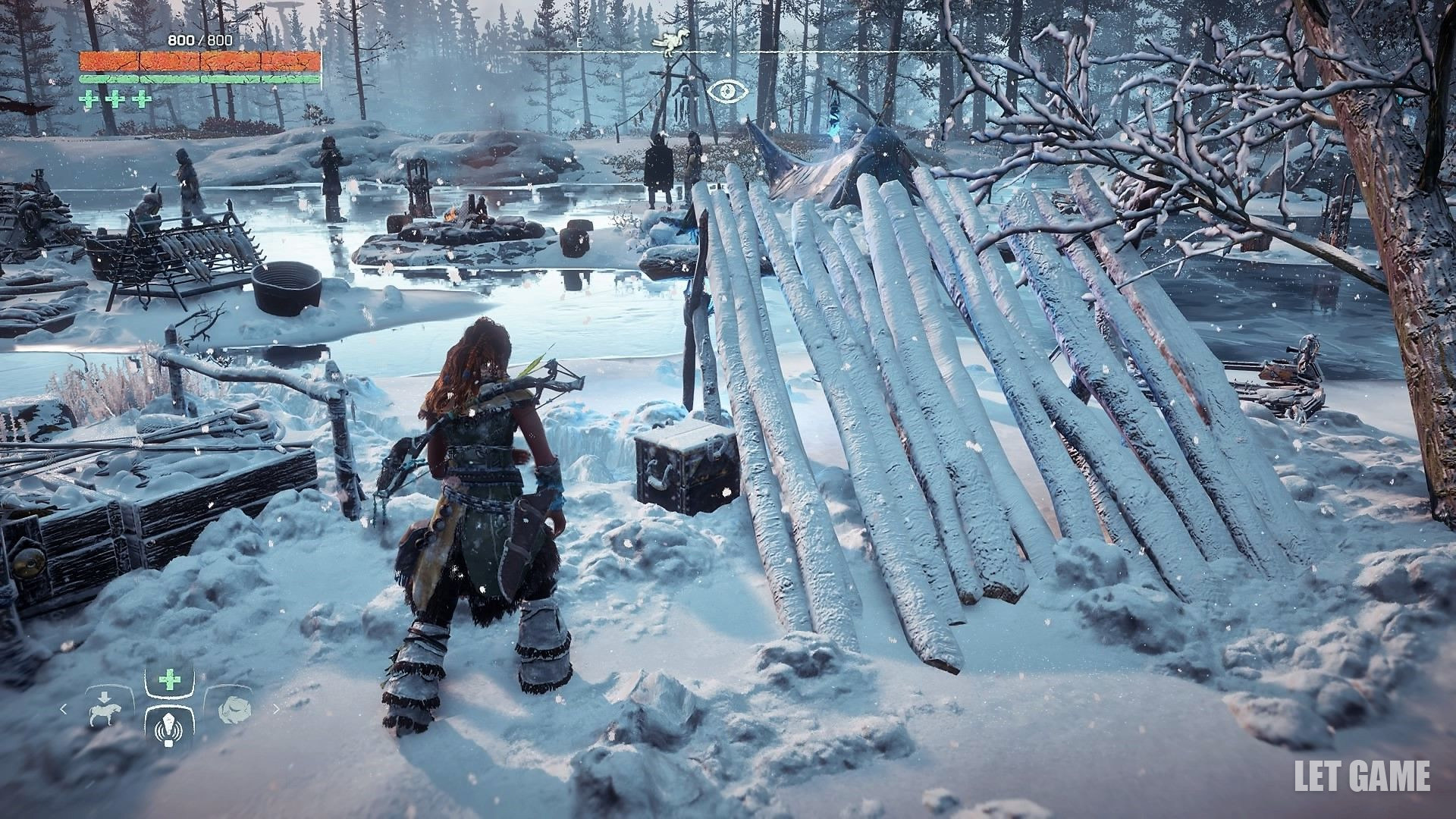Viewport: 1456px width, 819px height.
Task: Select the rock throwable slot
Action: 231,710
